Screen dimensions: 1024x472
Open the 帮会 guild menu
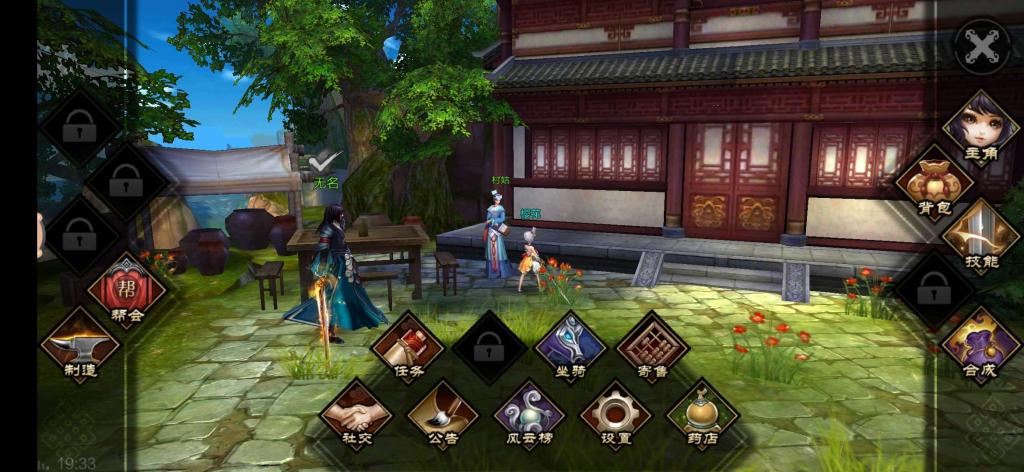[126, 291]
